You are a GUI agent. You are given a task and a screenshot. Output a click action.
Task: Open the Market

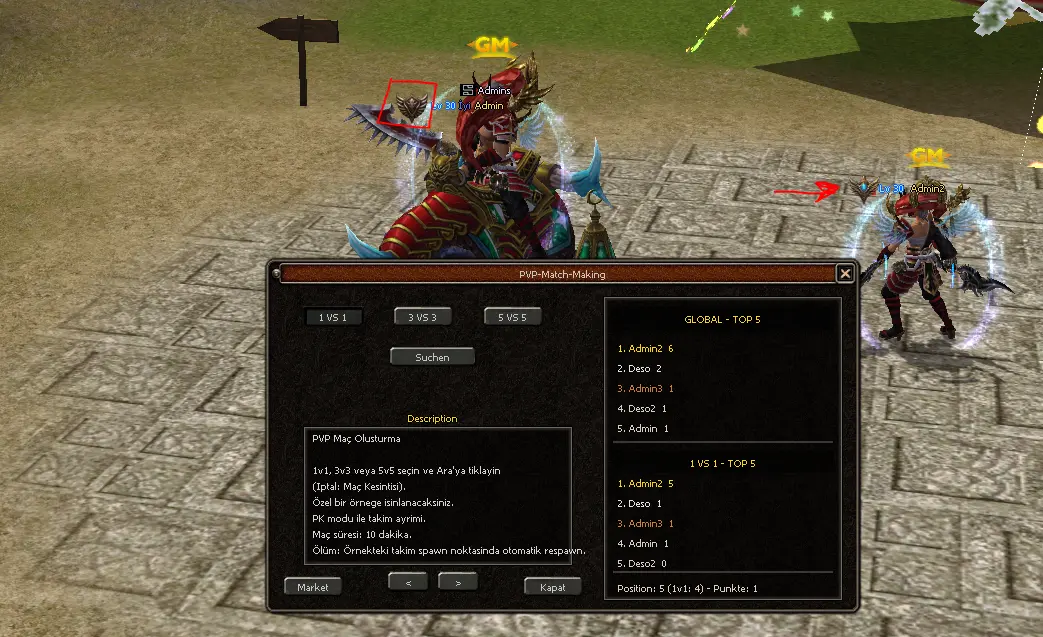[x=313, y=587]
